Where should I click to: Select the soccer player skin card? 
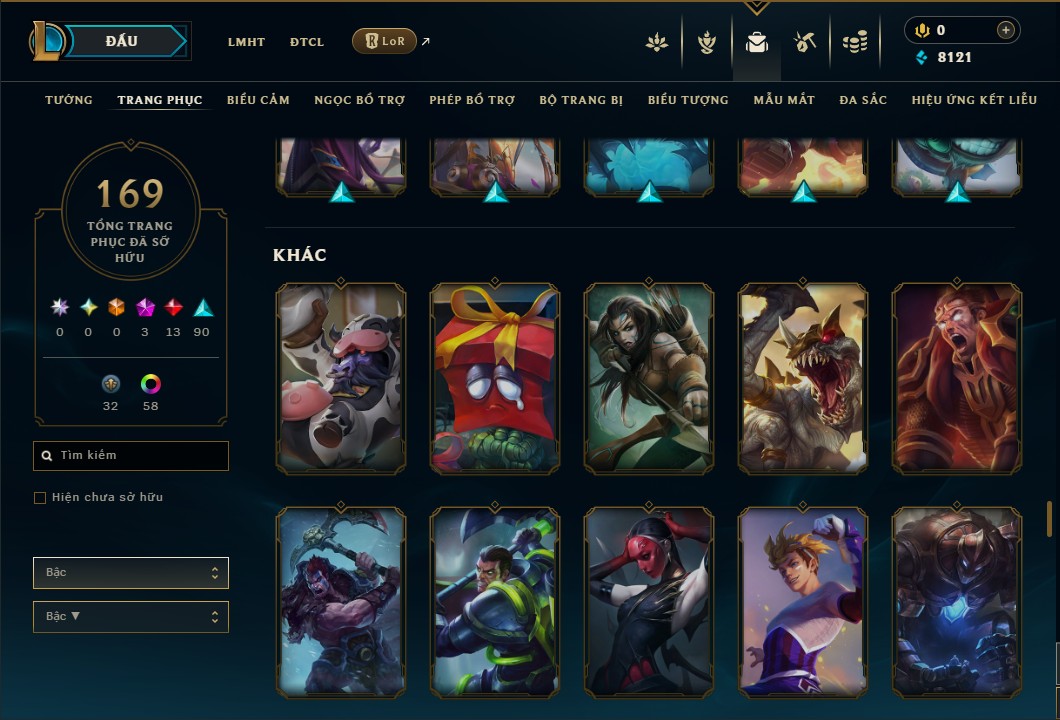[x=803, y=602]
